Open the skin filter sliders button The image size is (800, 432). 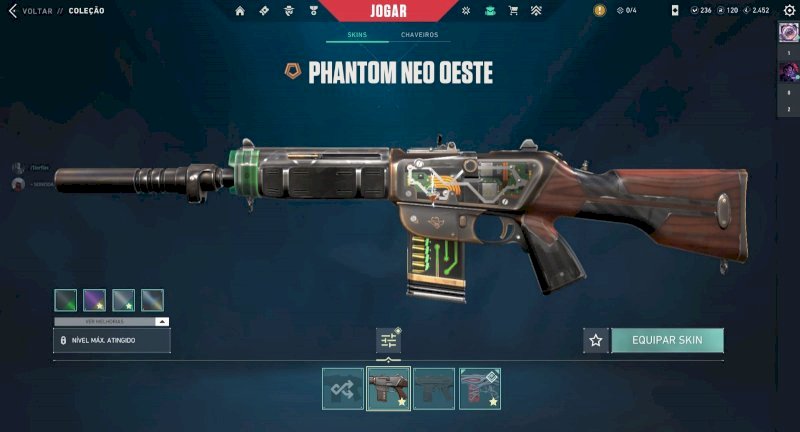click(x=389, y=341)
